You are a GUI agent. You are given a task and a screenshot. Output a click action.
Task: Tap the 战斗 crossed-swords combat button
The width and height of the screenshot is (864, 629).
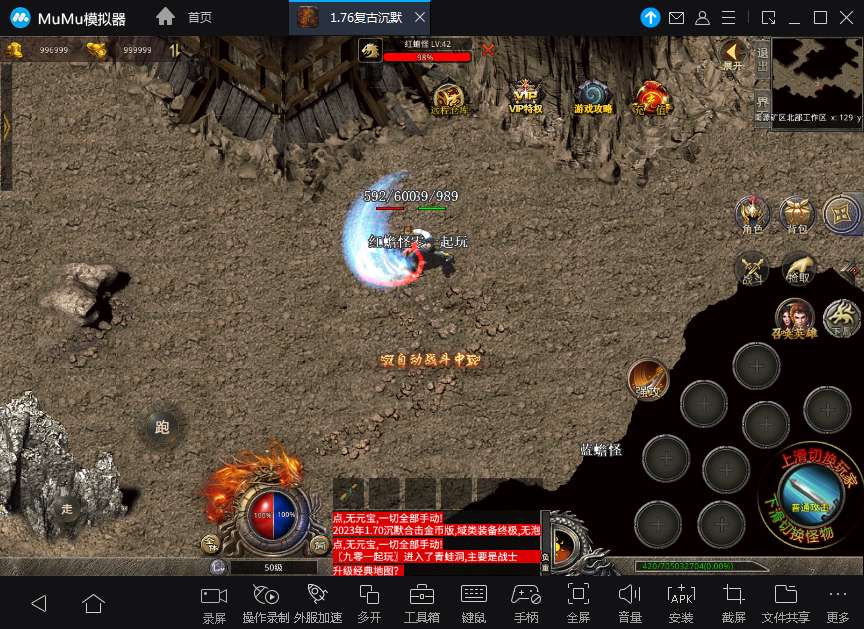click(x=751, y=268)
